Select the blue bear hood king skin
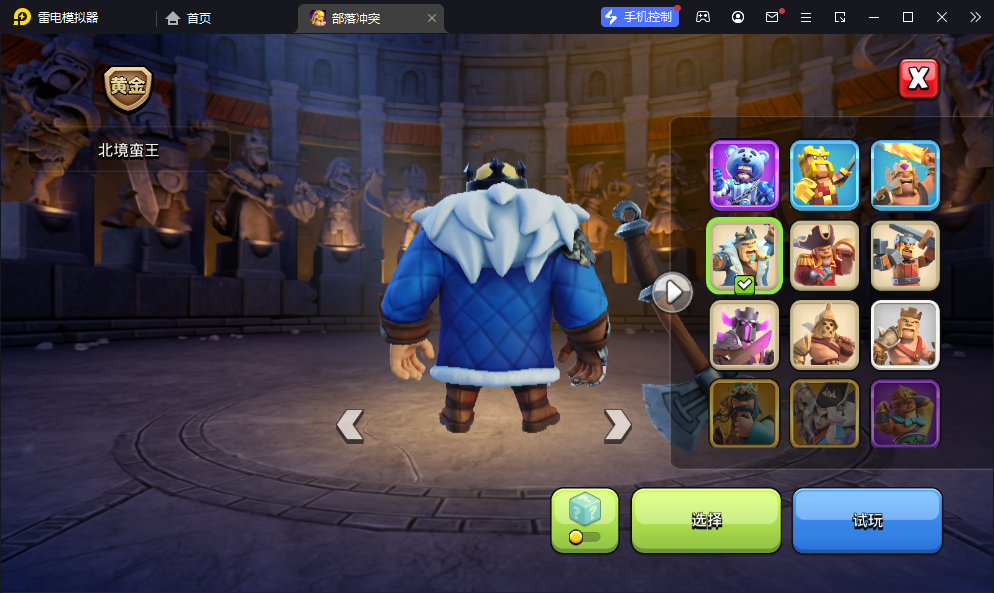 pos(744,175)
